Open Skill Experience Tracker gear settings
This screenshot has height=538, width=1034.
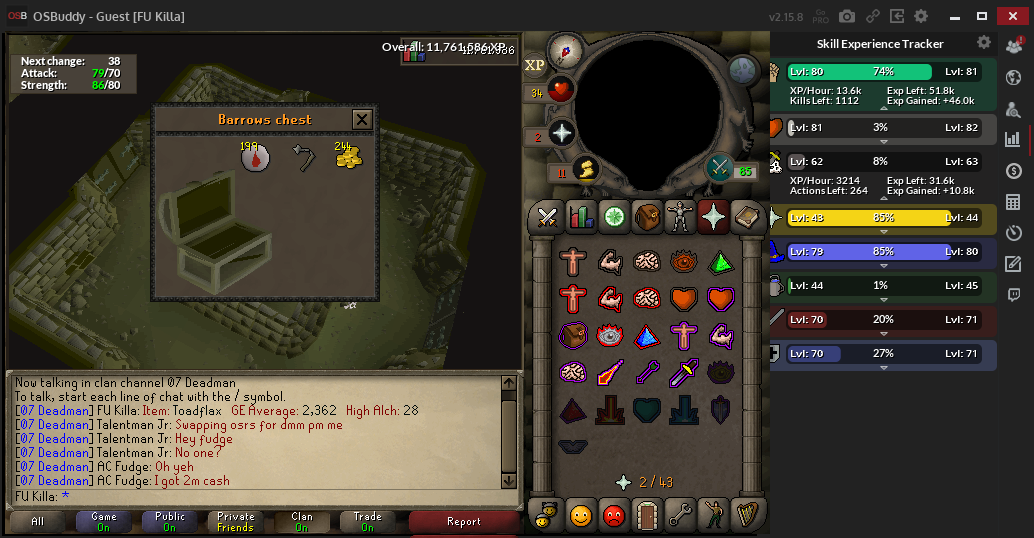click(984, 43)
